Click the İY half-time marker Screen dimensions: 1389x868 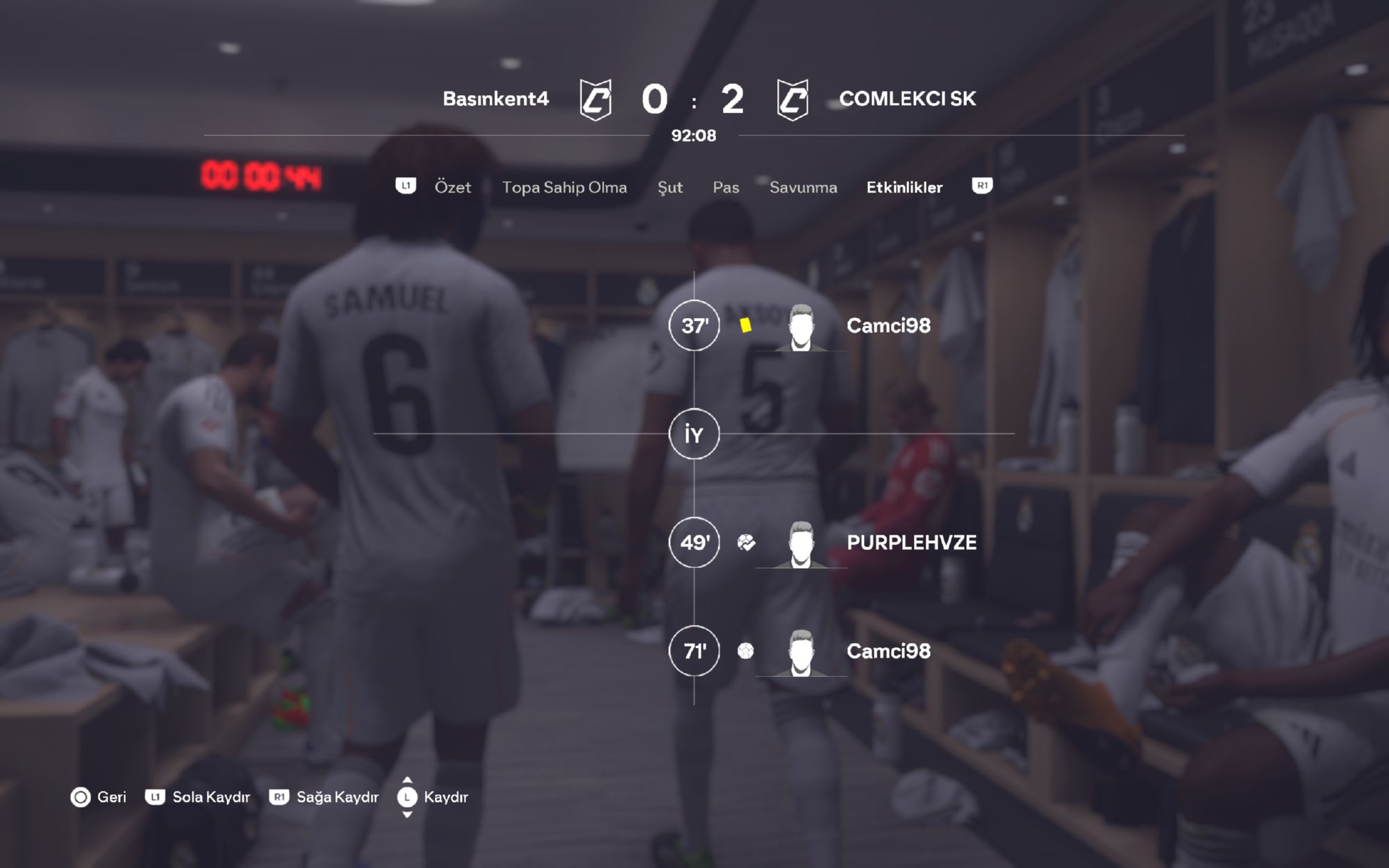(x=694, y=435)
